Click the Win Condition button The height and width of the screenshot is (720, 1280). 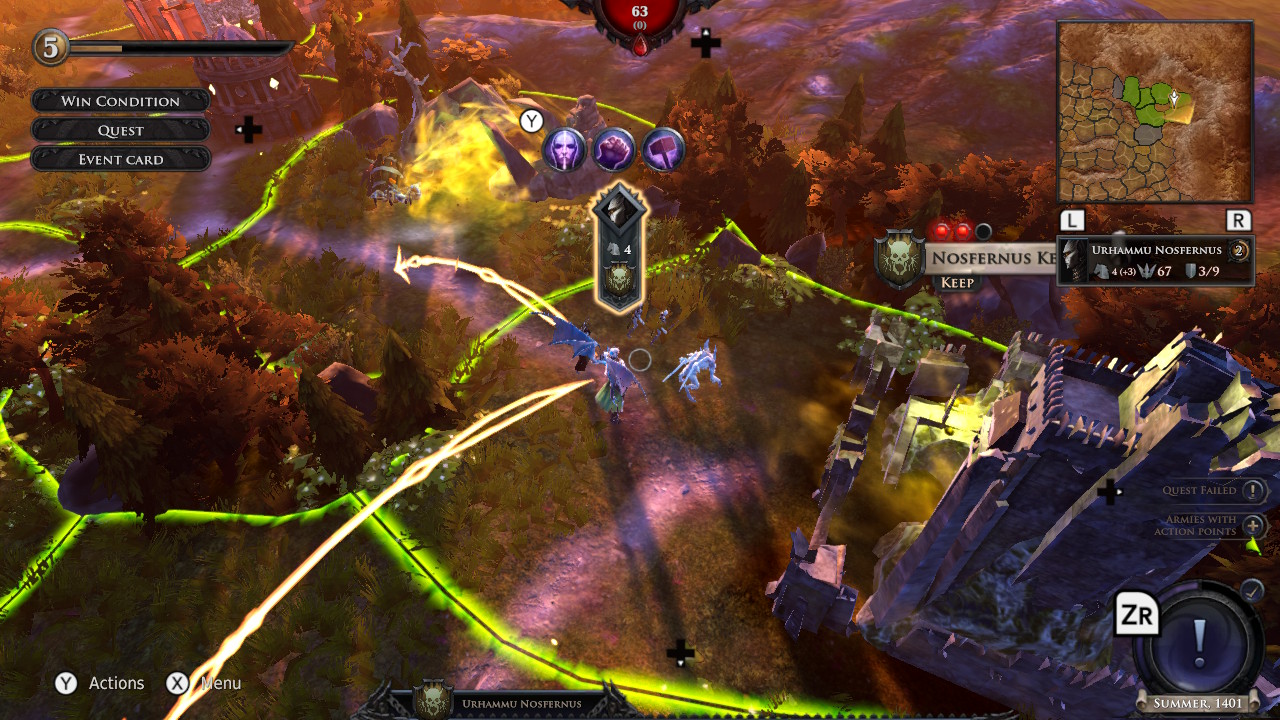(120, 101)
